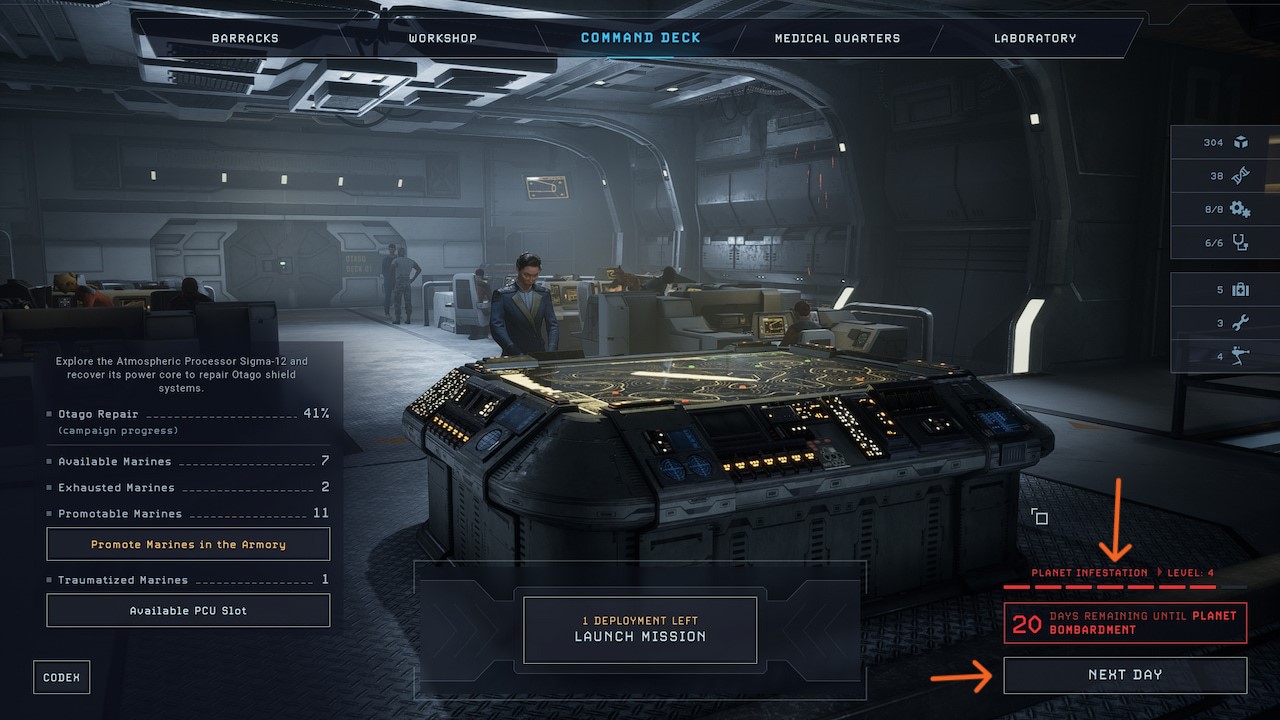Click the Next Day button

(x=1124, y=675)
